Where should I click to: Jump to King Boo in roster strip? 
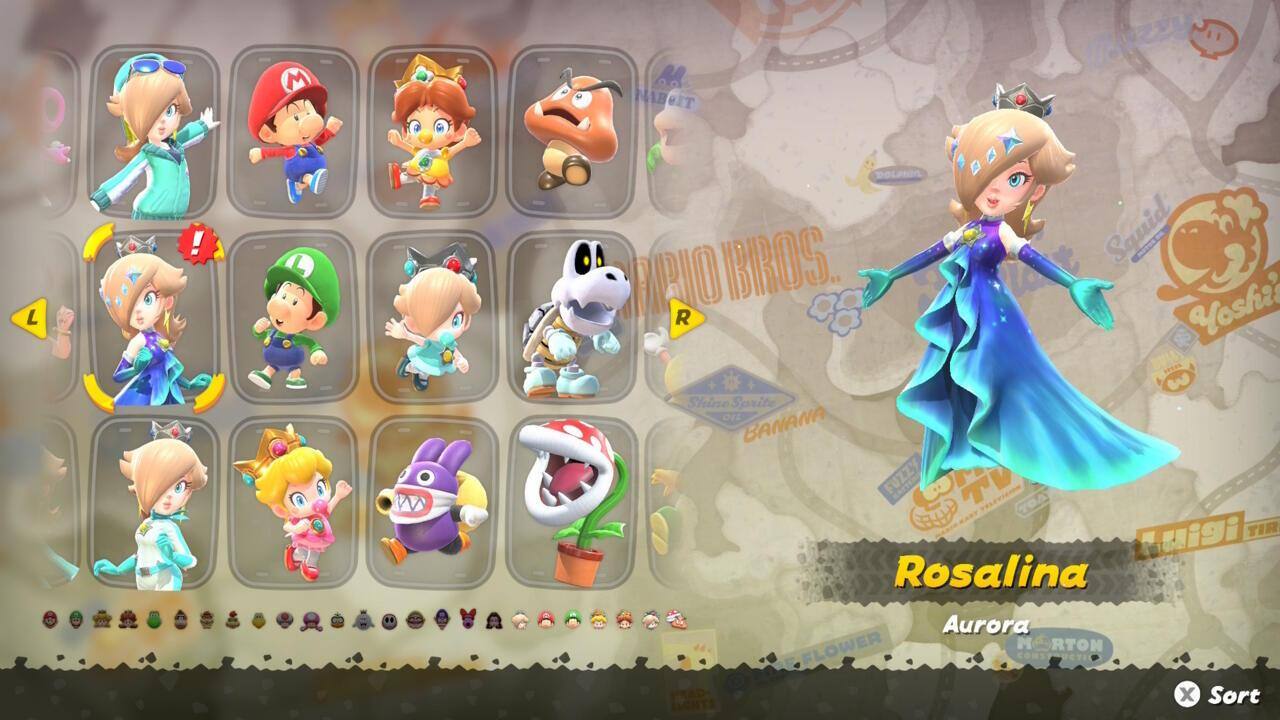(363, 620)
